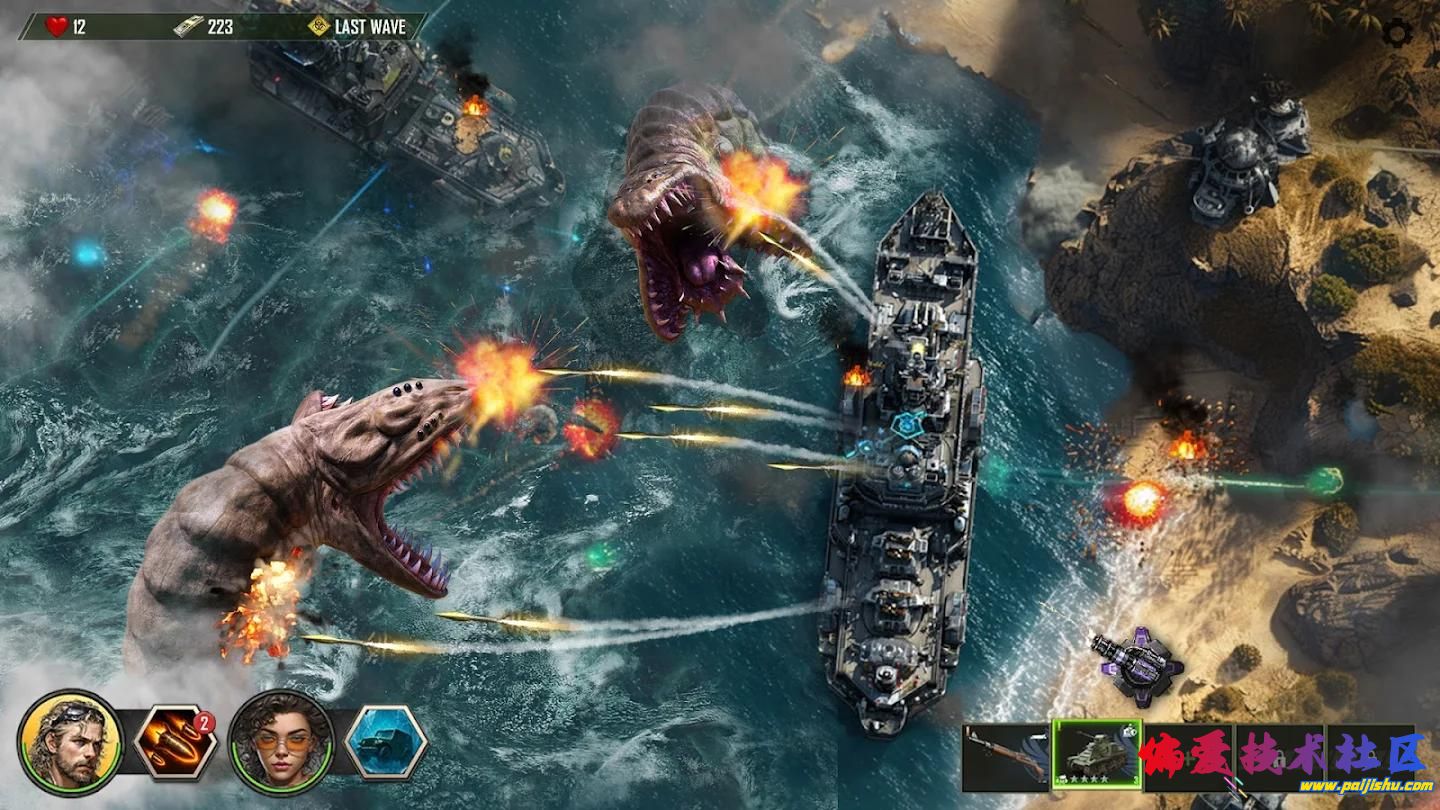The height and width of the screenshot is (810, 1440).
Task: Select the bearded hero with goggles portrait
Action: 70,742
